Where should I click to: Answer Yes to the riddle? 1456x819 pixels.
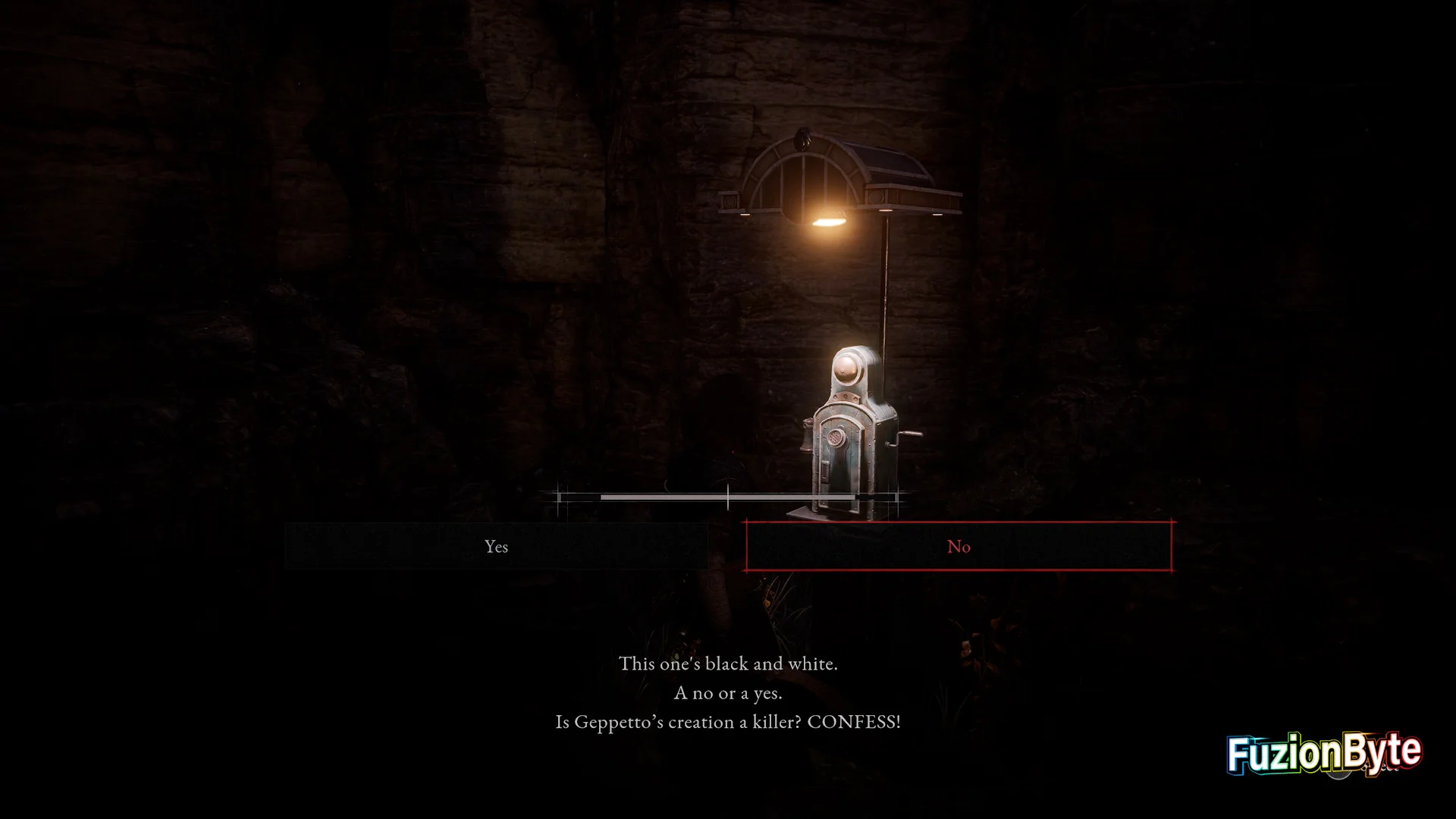tap(496, 546)
